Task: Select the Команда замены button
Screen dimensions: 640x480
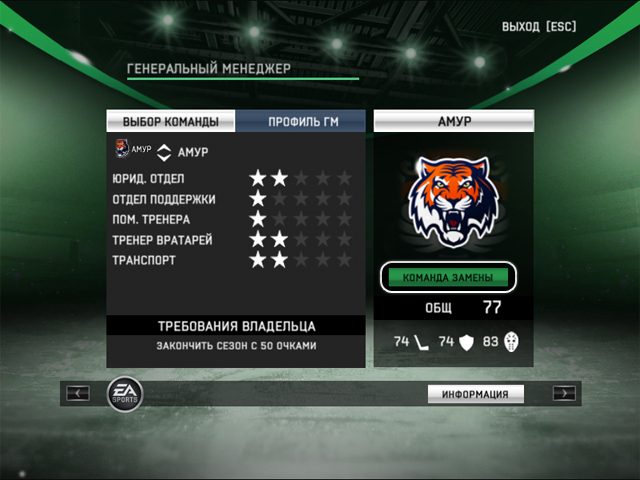Action: pyautogui.click(x=448, y=276)
